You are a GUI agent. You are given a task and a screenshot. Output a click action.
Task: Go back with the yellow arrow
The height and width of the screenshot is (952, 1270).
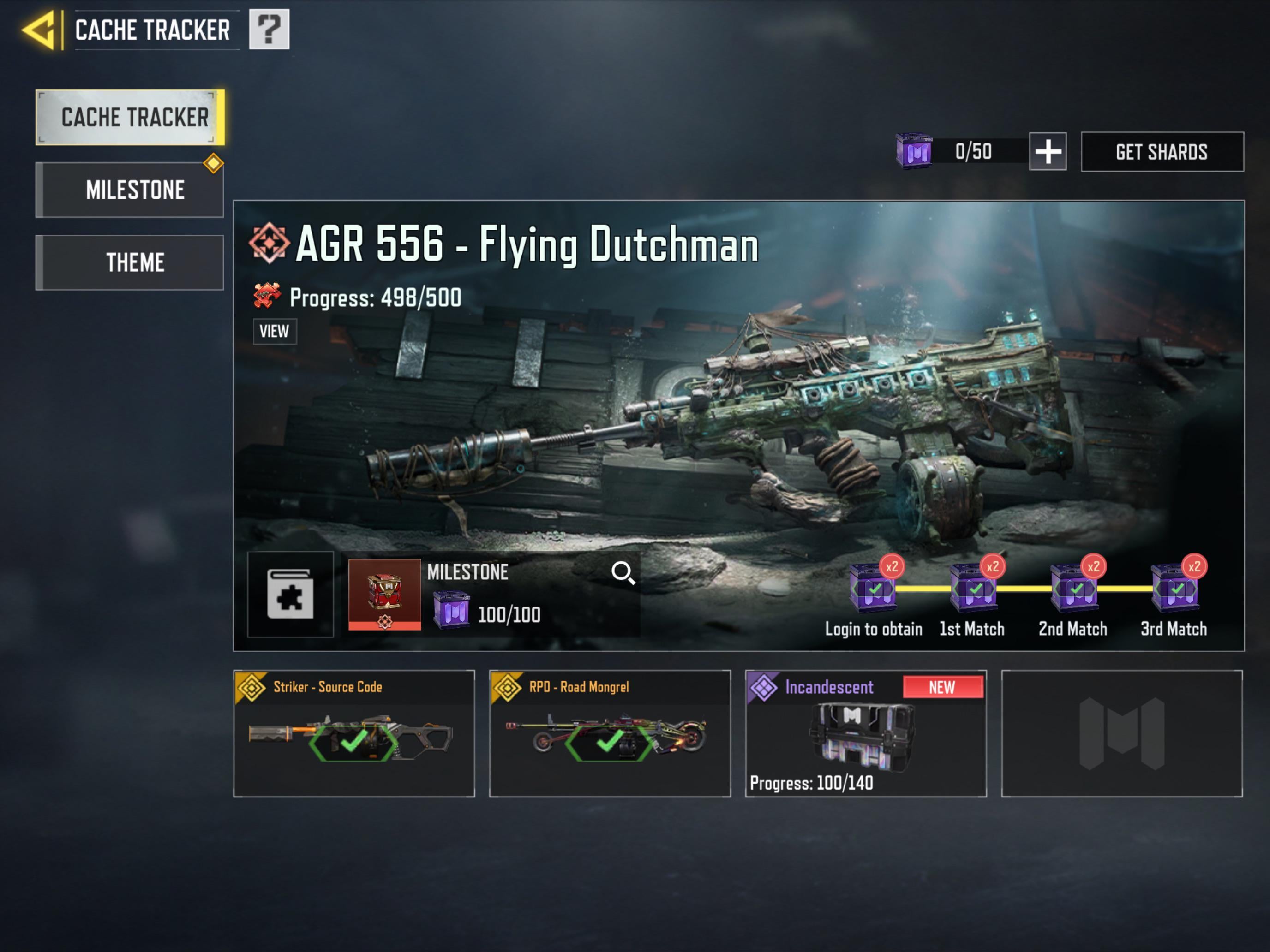(39, 30)
